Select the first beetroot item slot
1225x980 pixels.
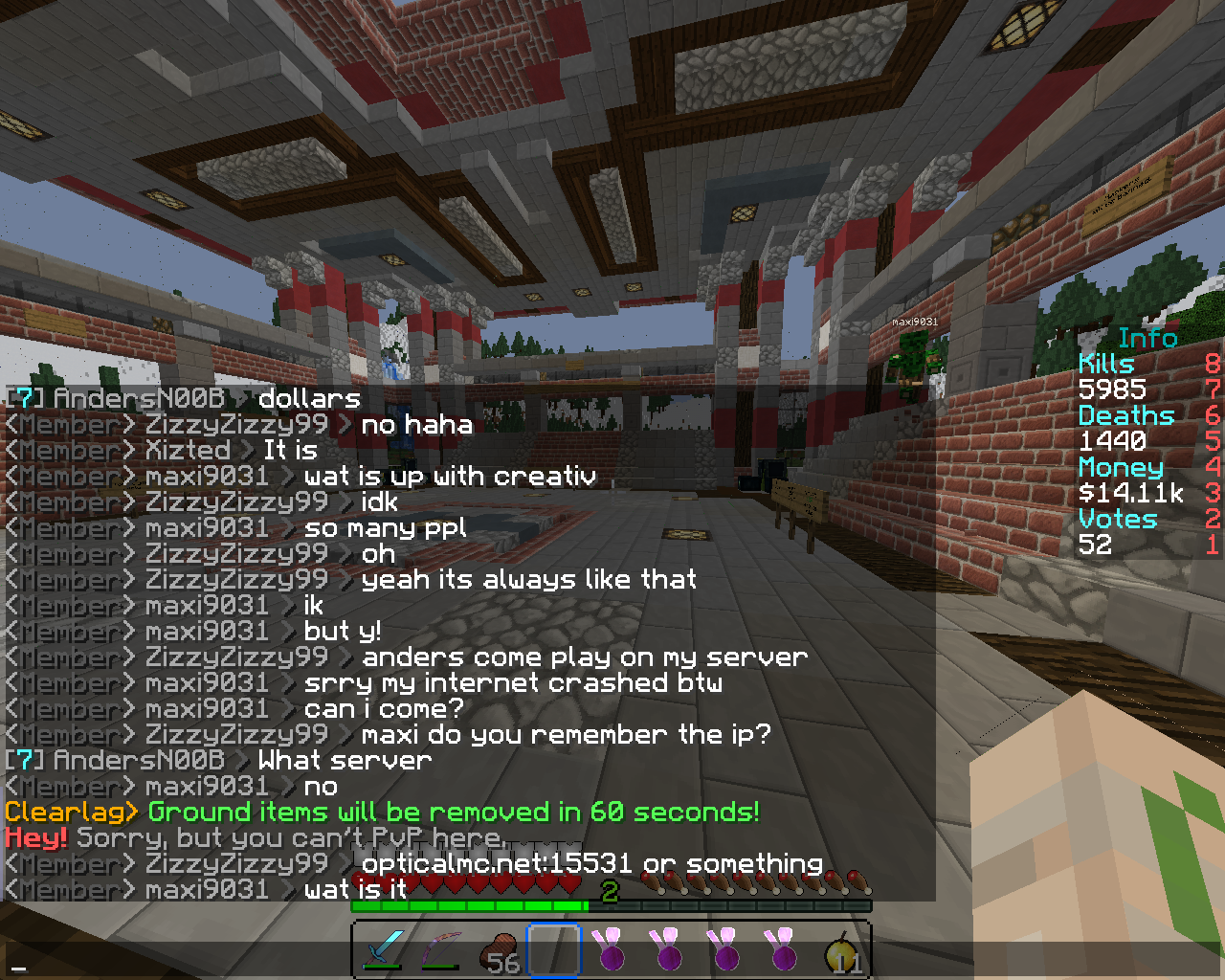[611, 949]
